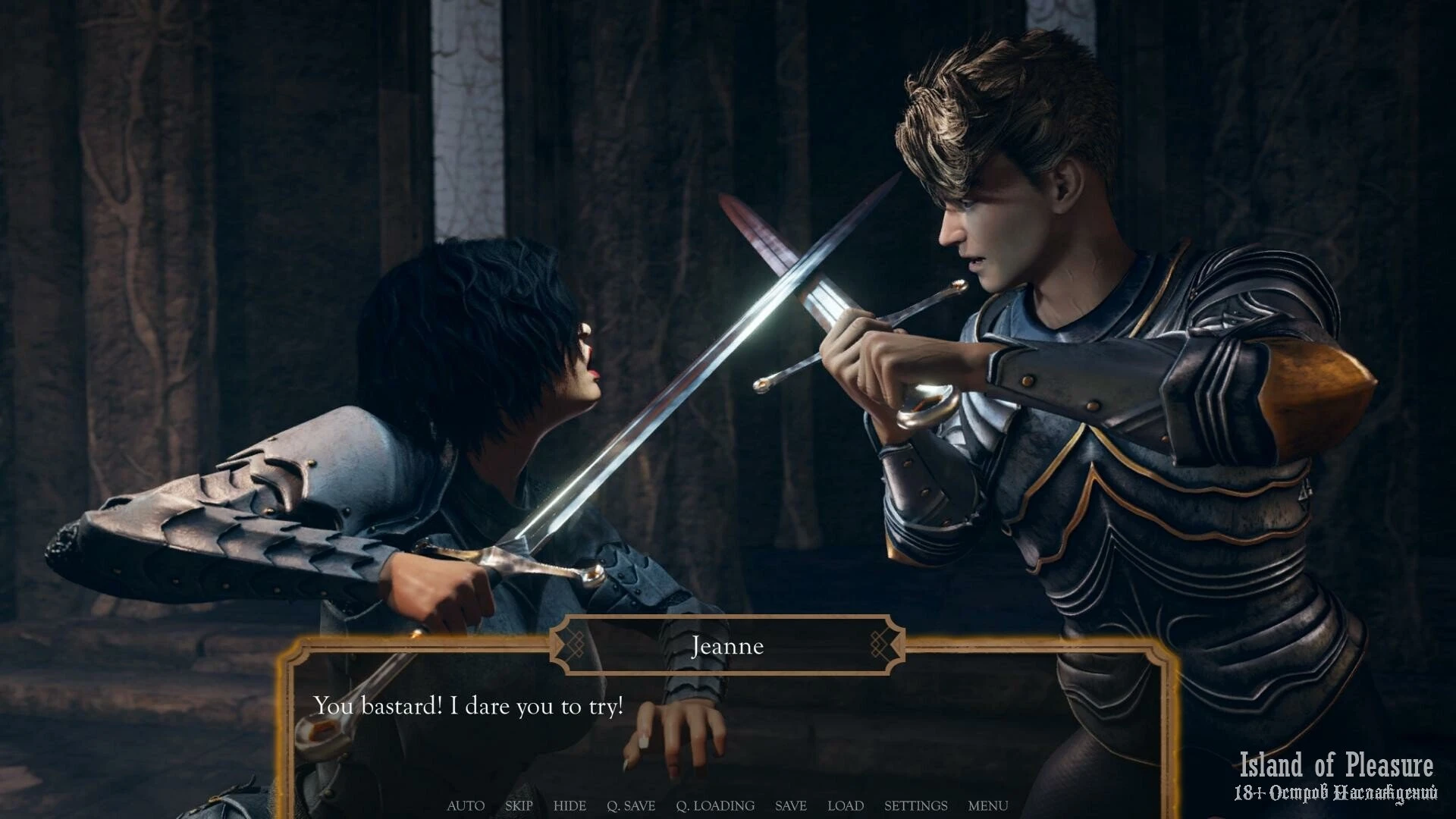Skip the current dialogue
The height and width of the screenshot is (819, 1456).
(519, 805)
